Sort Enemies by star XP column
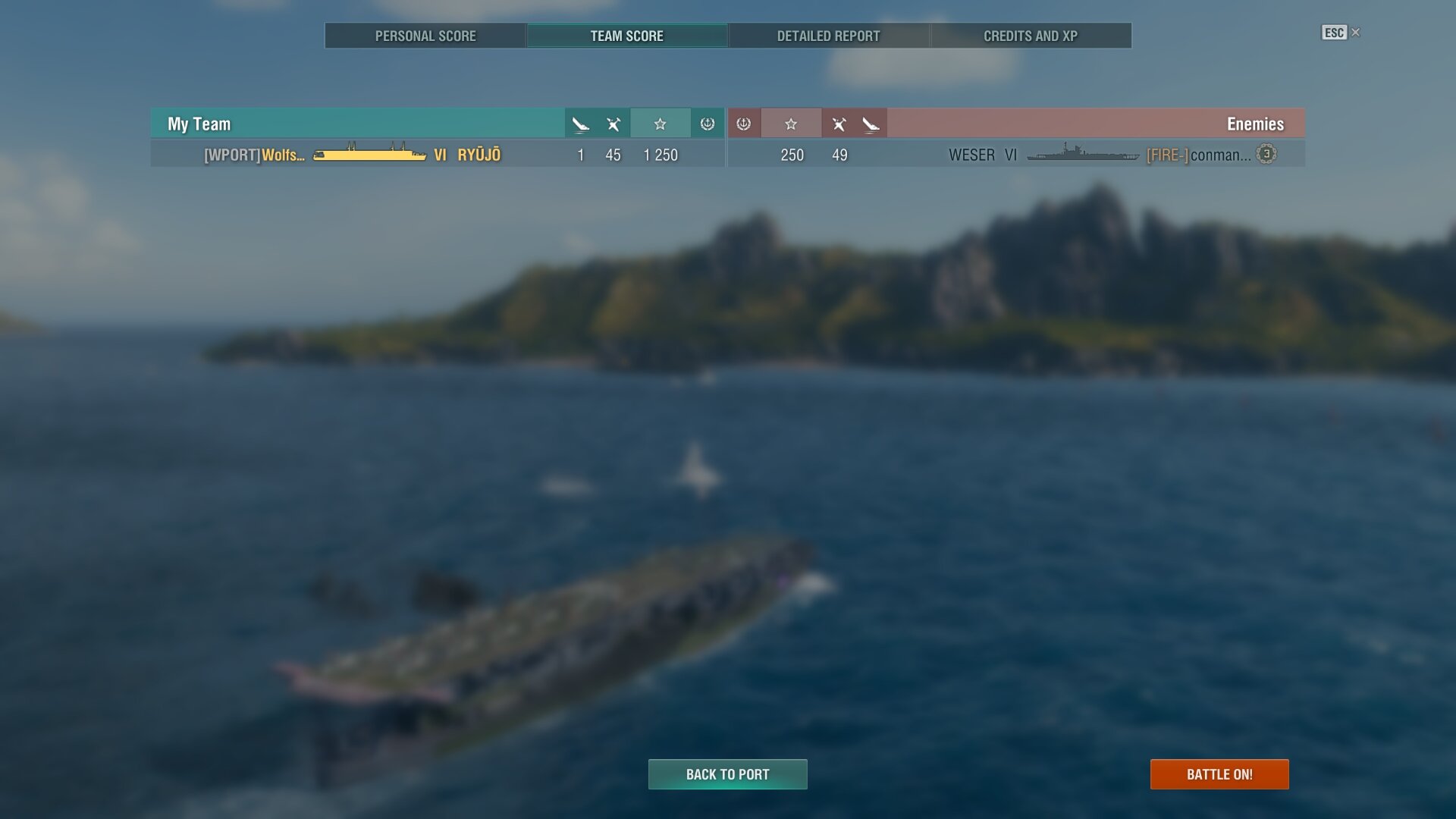Viewport: 1456px width, 819px height. [791, 124]
